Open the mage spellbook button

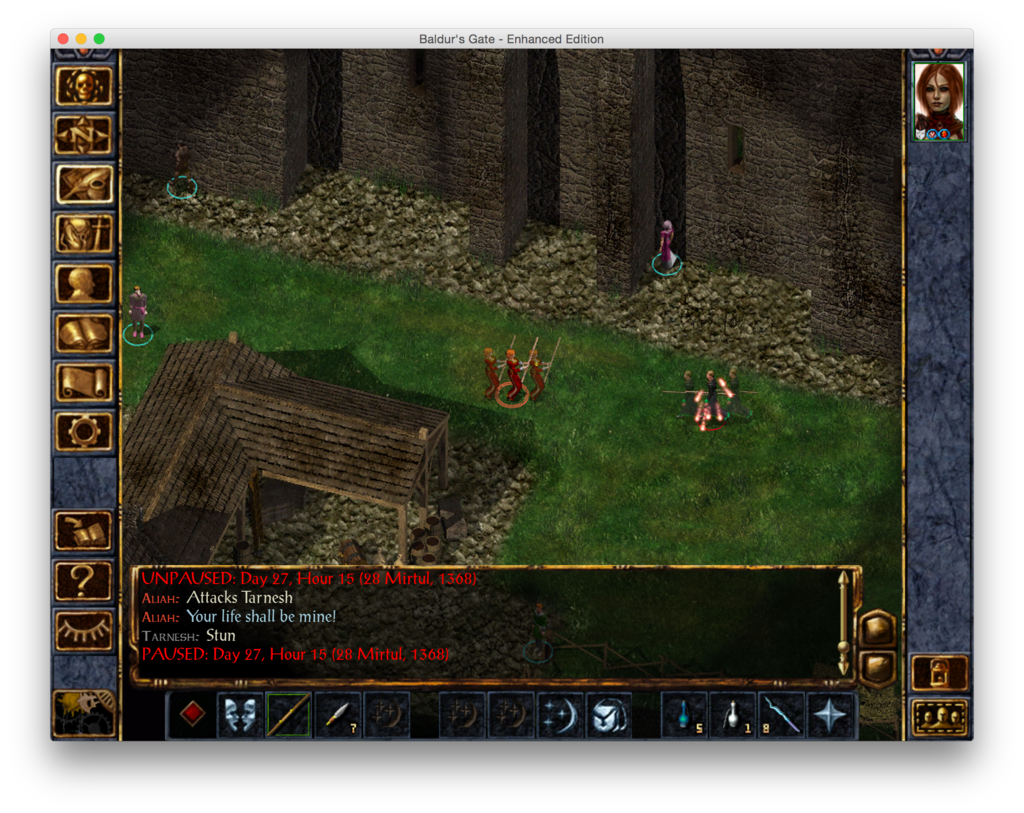[84, 333]
